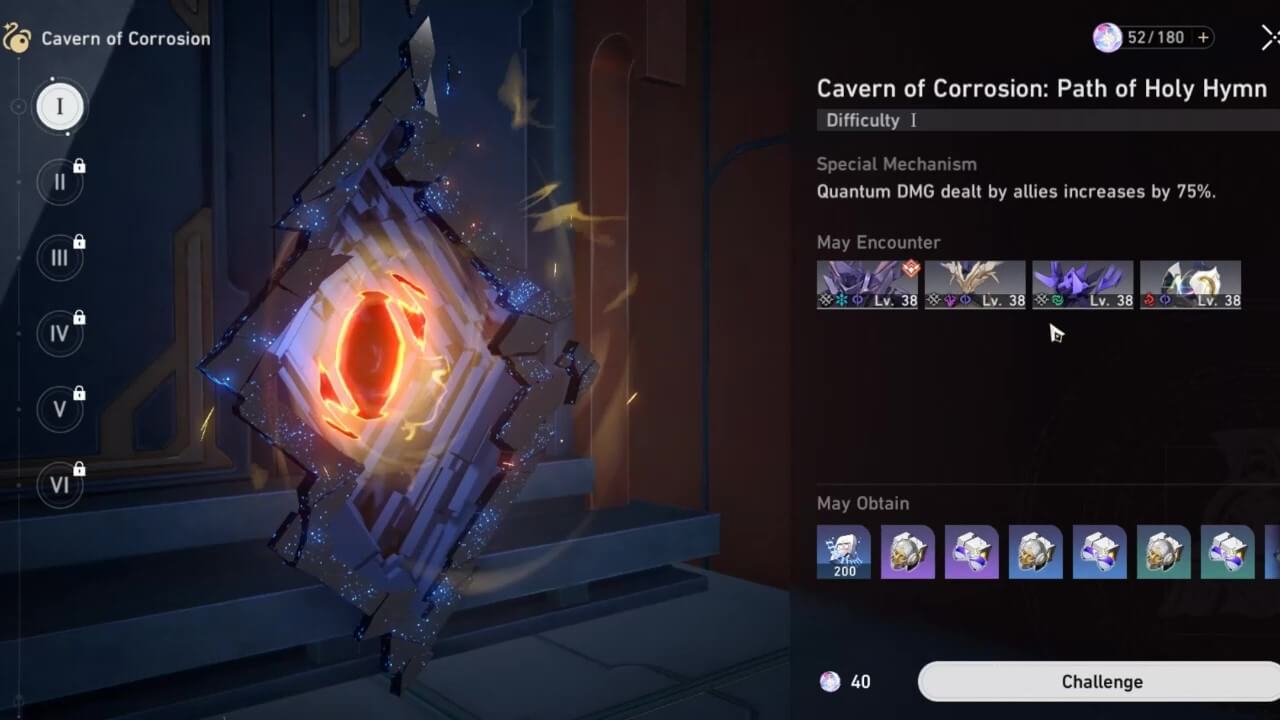Click the Trailblaze Power icon near 52/180
The width and height of the screenshot is (1280, 720).
(x=1109, y=37)
